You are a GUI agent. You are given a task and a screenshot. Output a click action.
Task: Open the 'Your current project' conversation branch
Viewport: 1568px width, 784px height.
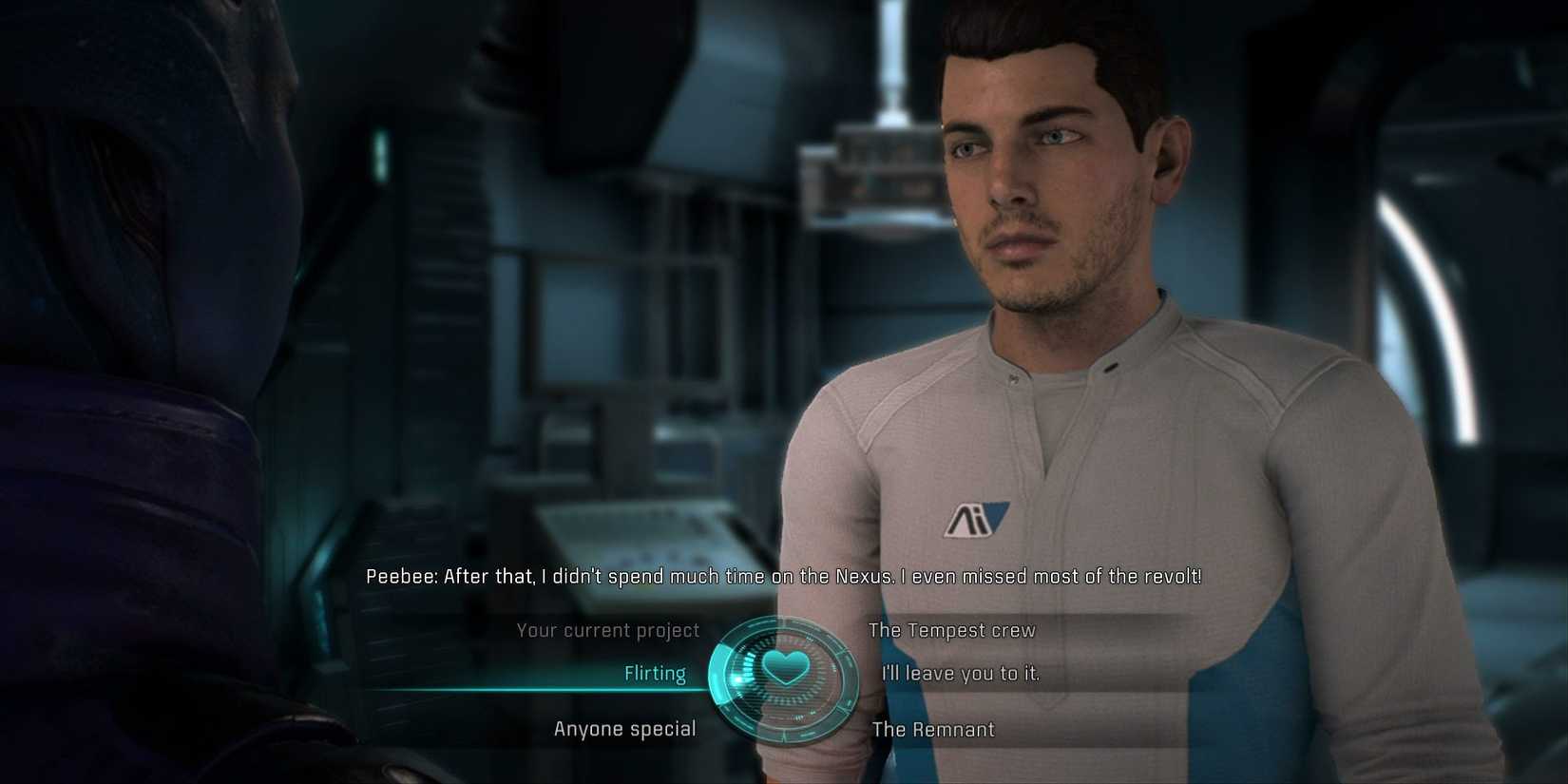[x=608, y=630]
